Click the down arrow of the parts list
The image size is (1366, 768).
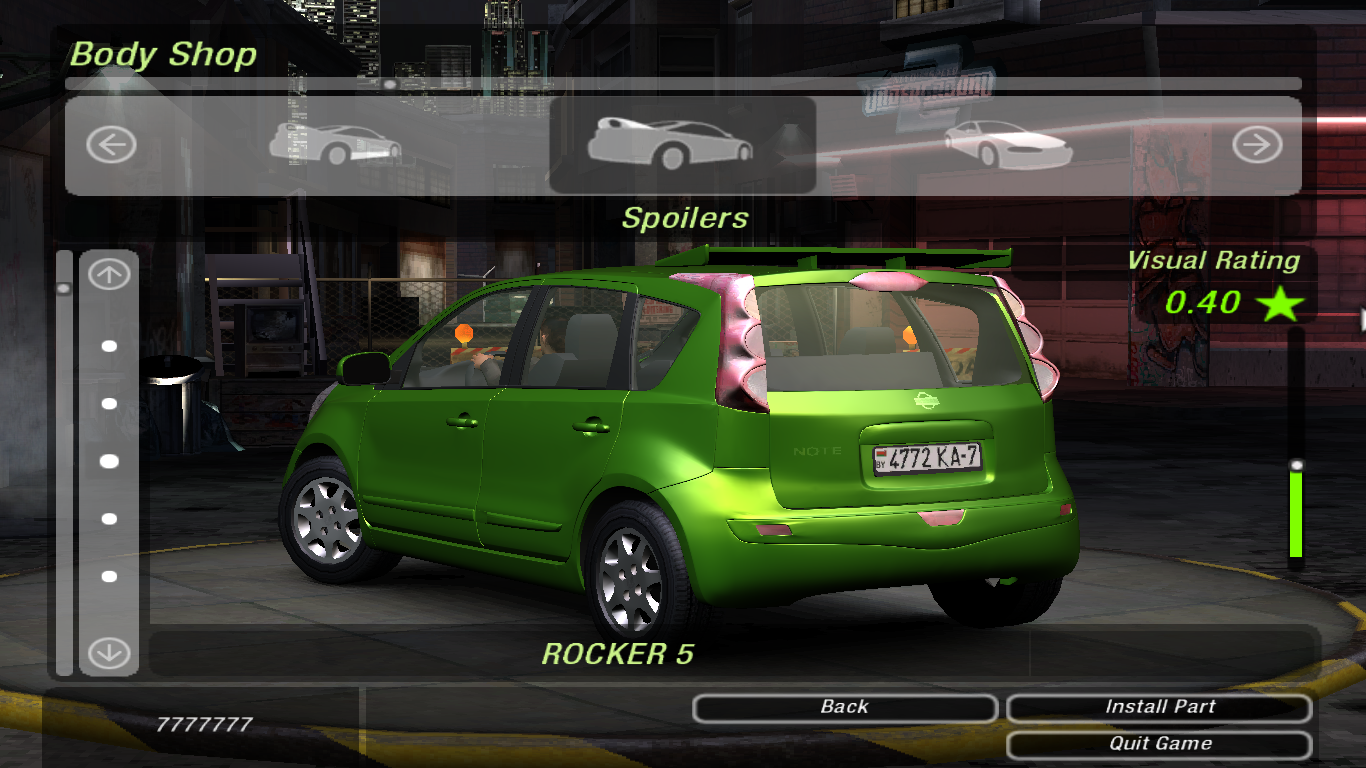pyautogui.click(x=109, y=654)
